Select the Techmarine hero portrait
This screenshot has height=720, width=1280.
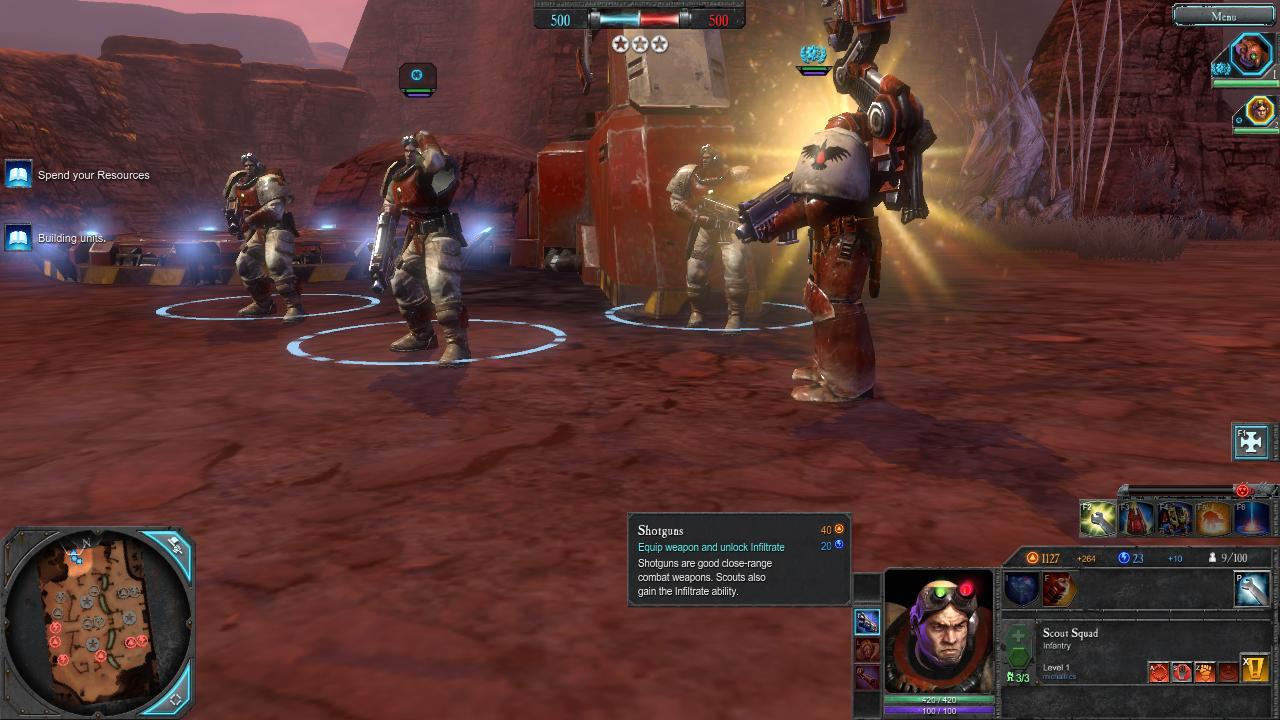(x=1250, y=53)
